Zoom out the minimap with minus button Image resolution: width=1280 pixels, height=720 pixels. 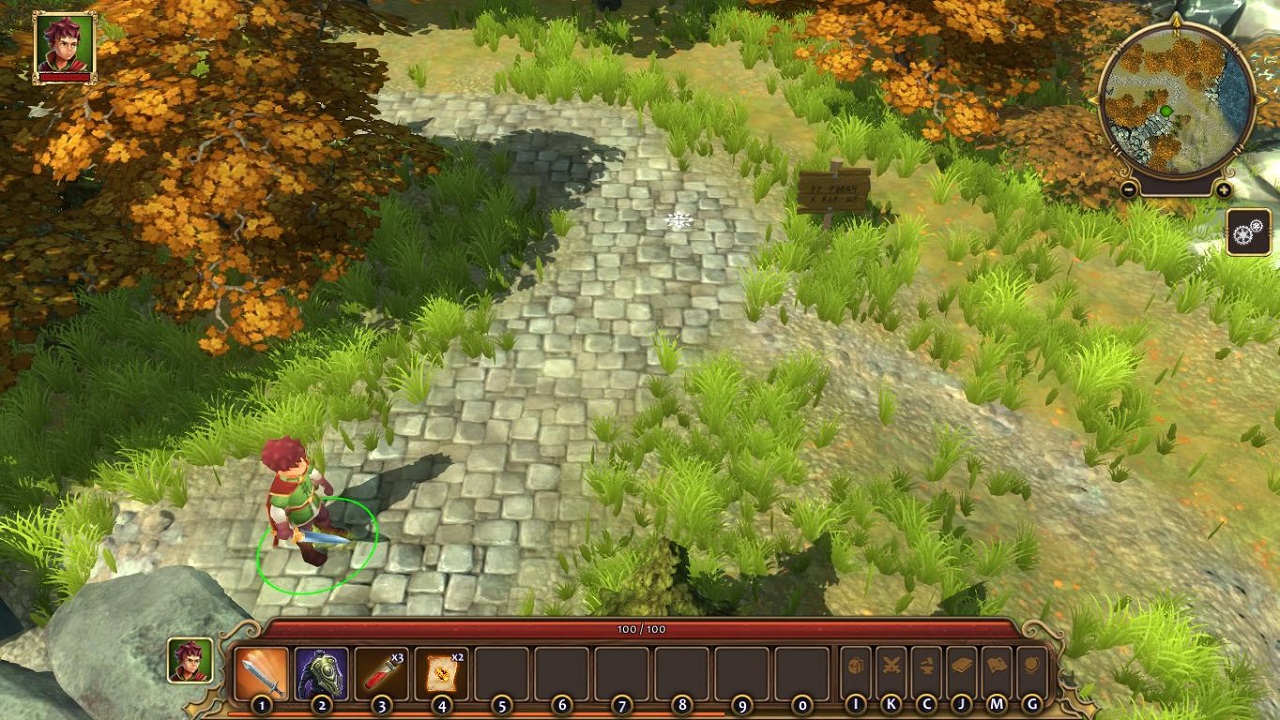(x=1129, y=189)
